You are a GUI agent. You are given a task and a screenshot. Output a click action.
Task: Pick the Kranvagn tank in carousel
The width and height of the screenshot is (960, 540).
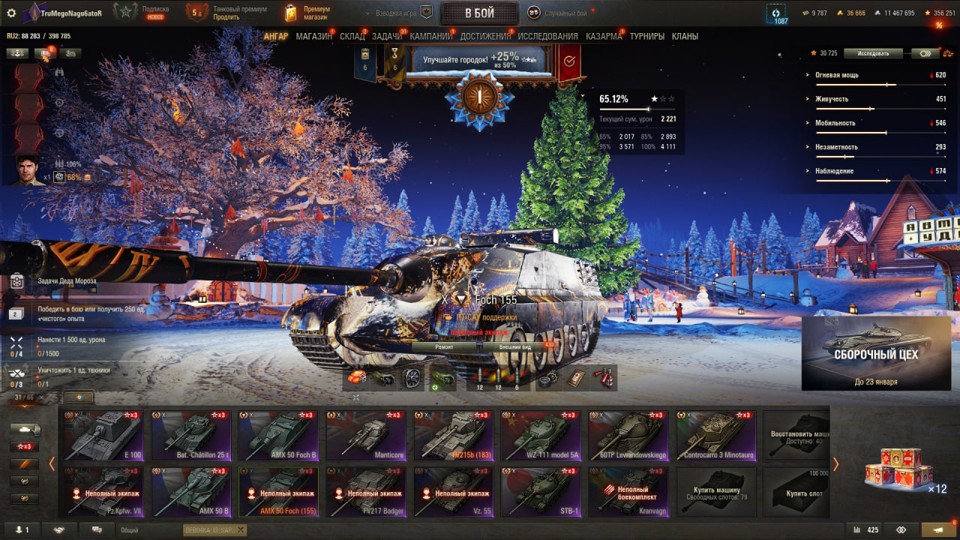pyautogui.click(x=627, y=490)
